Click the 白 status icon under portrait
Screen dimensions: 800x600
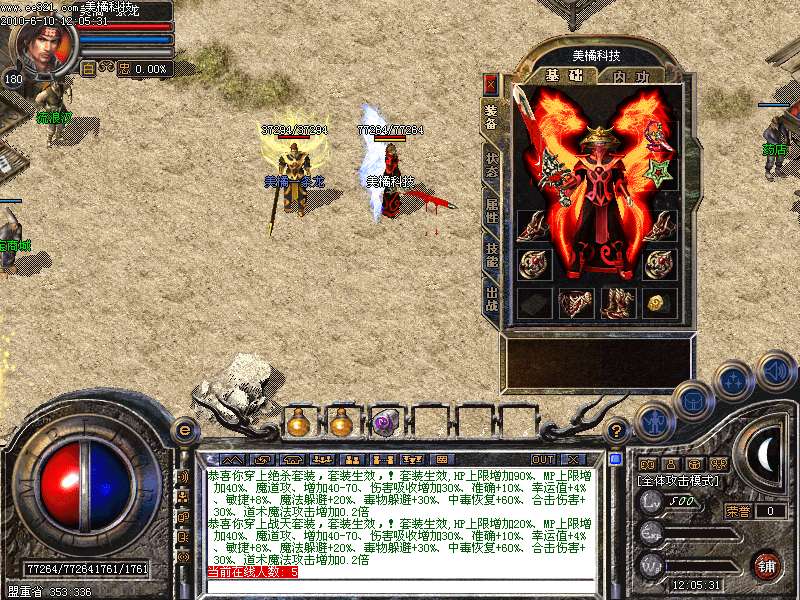[87, 69]
